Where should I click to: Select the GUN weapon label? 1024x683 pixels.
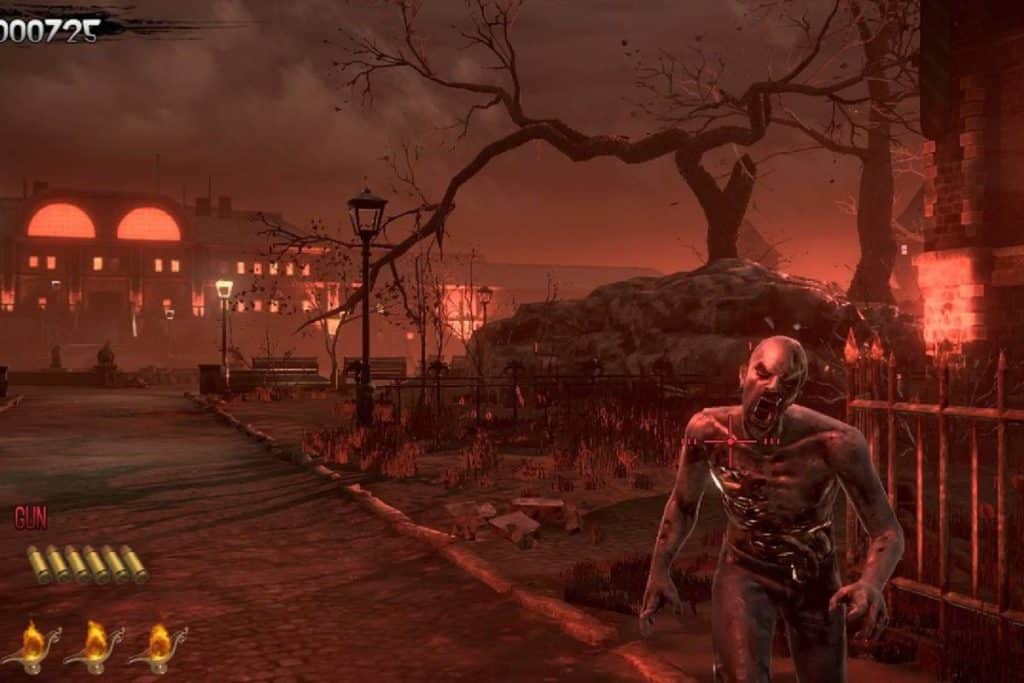31,518
